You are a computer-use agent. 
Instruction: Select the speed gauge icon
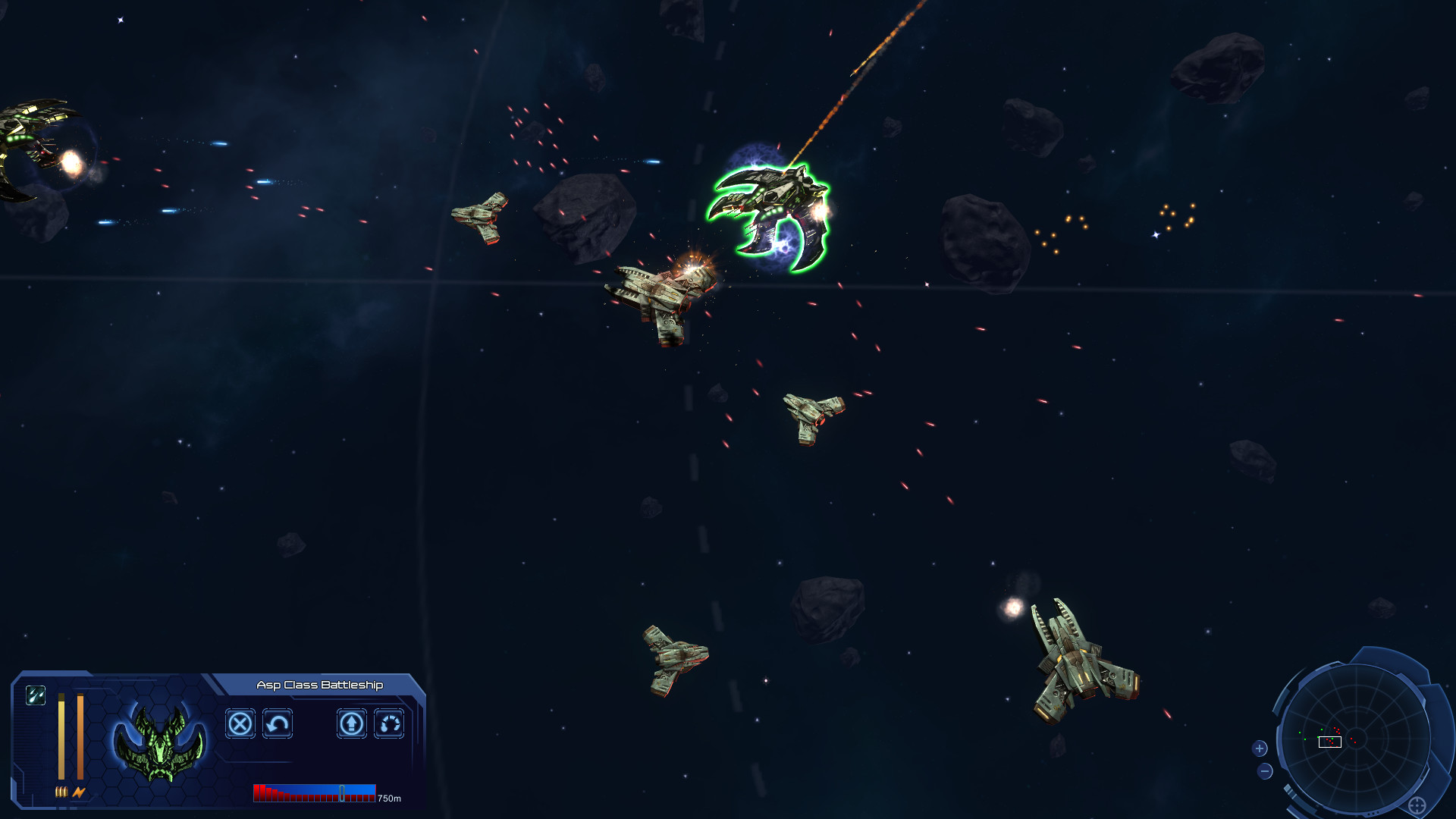388,723
